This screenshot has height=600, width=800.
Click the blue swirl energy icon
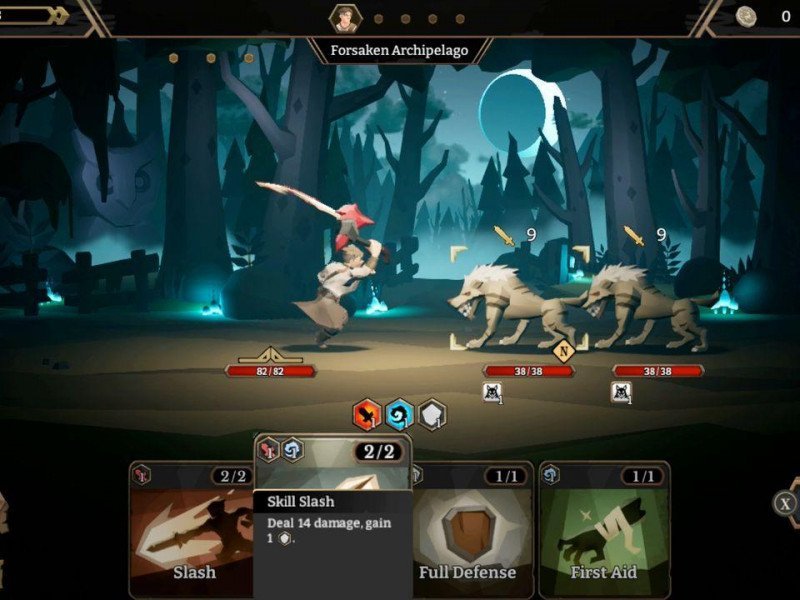[x=400, y=413]
